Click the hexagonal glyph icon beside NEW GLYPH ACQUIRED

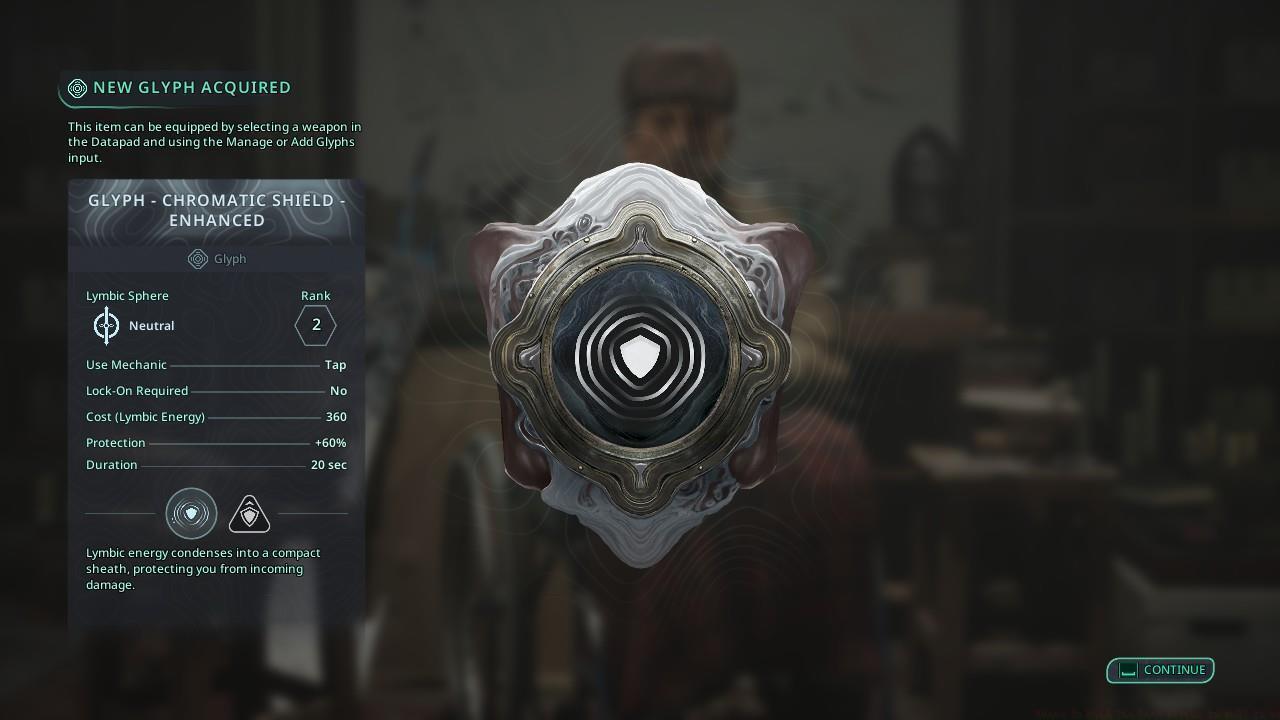click(x=78, y=88)
